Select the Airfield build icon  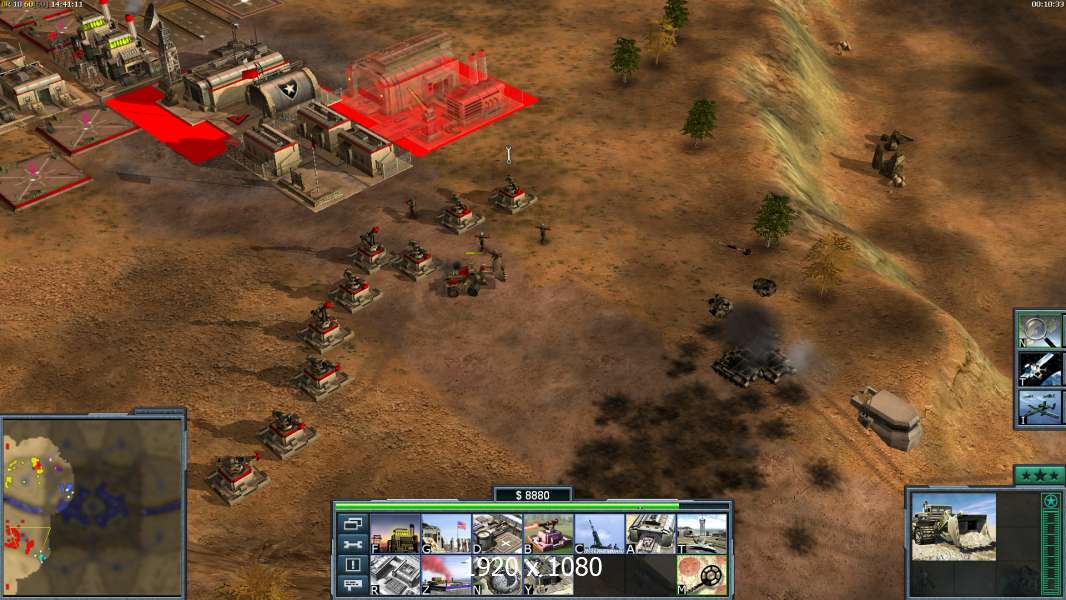click(x=701, y=534)
